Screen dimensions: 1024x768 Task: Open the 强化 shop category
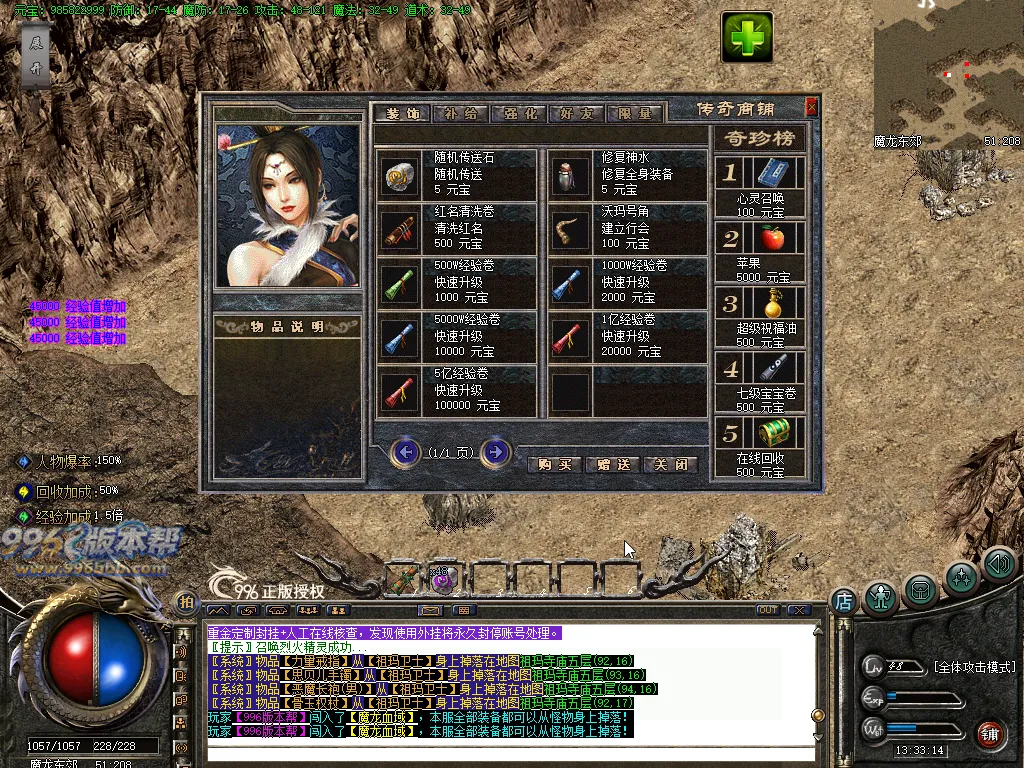518,114
